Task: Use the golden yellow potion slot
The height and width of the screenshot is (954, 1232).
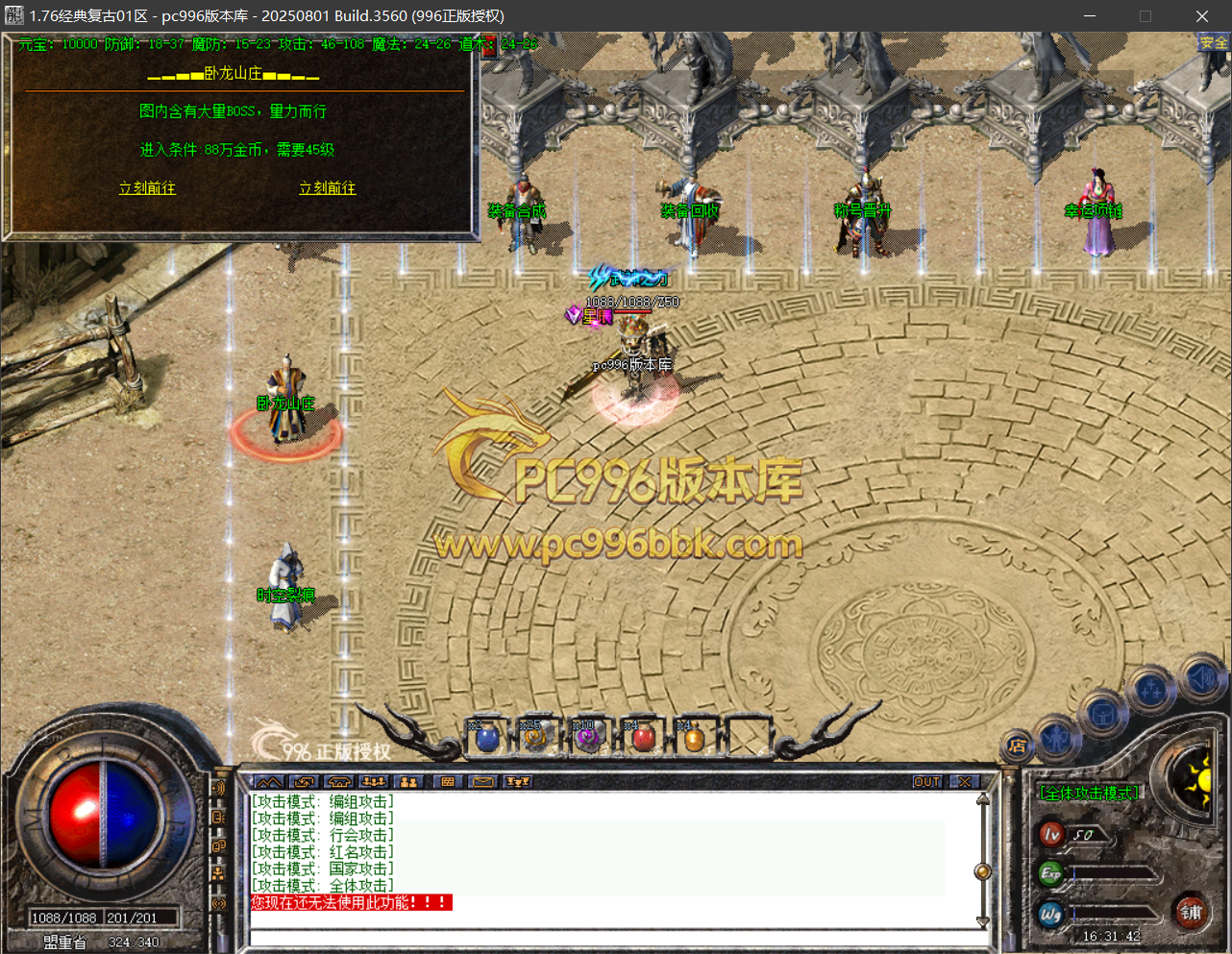Action: tap(693, 739)
